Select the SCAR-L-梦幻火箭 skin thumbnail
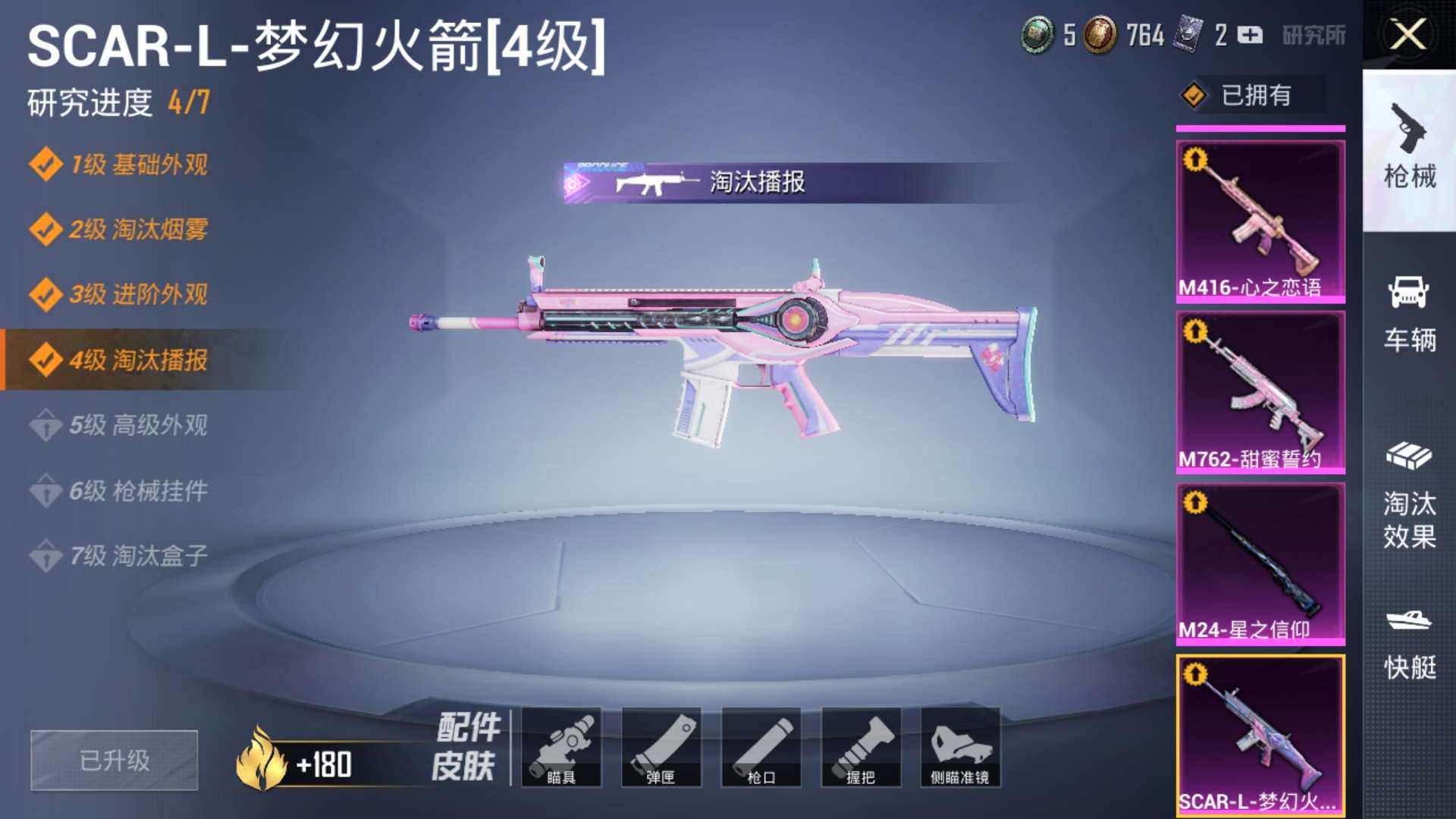The width and height of the screenshot is (1456, 819). pyautogui.click(x=1260, y=735)
